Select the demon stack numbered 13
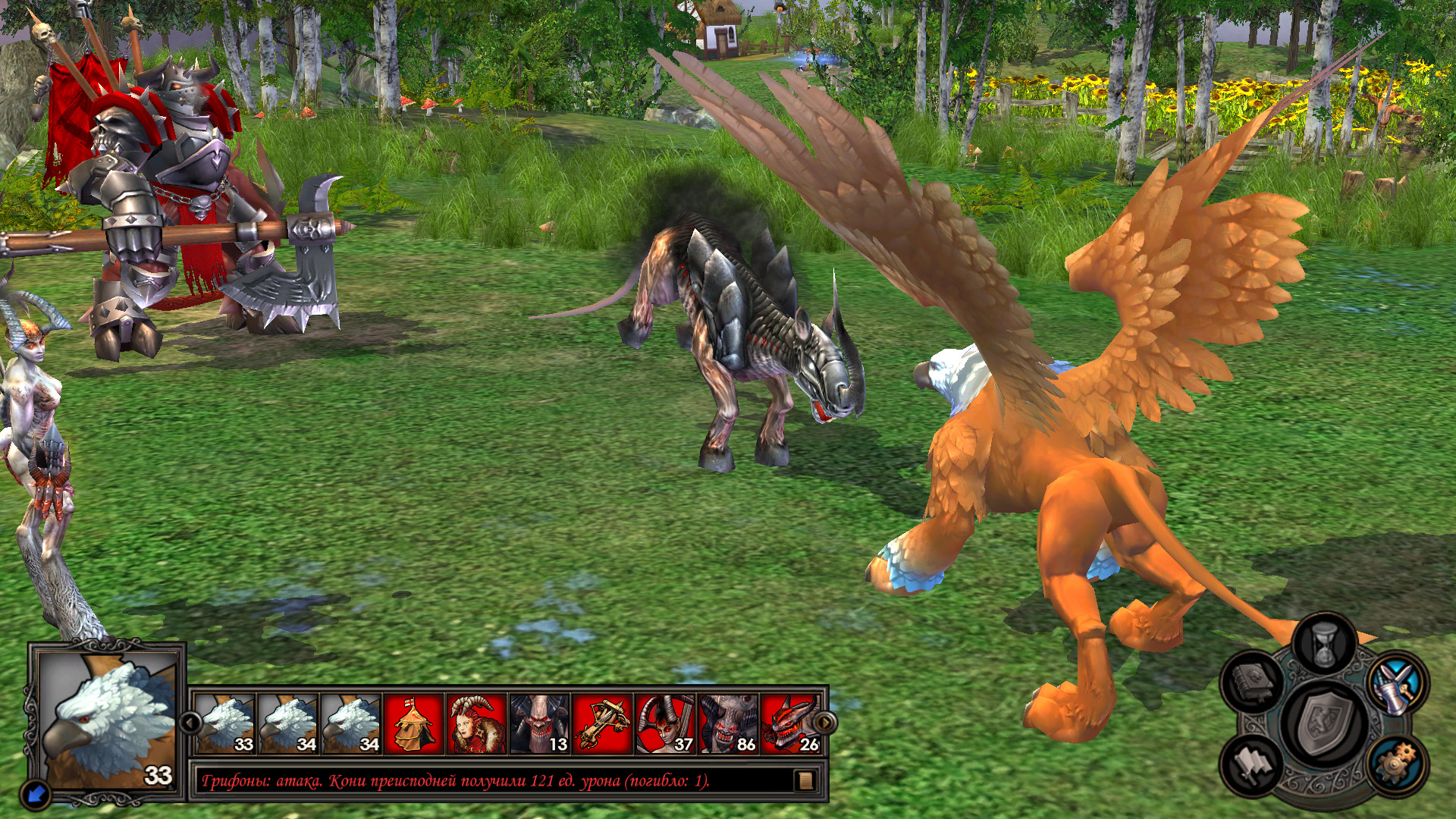This screenshot has width=1456, height=819. [539, 724]
